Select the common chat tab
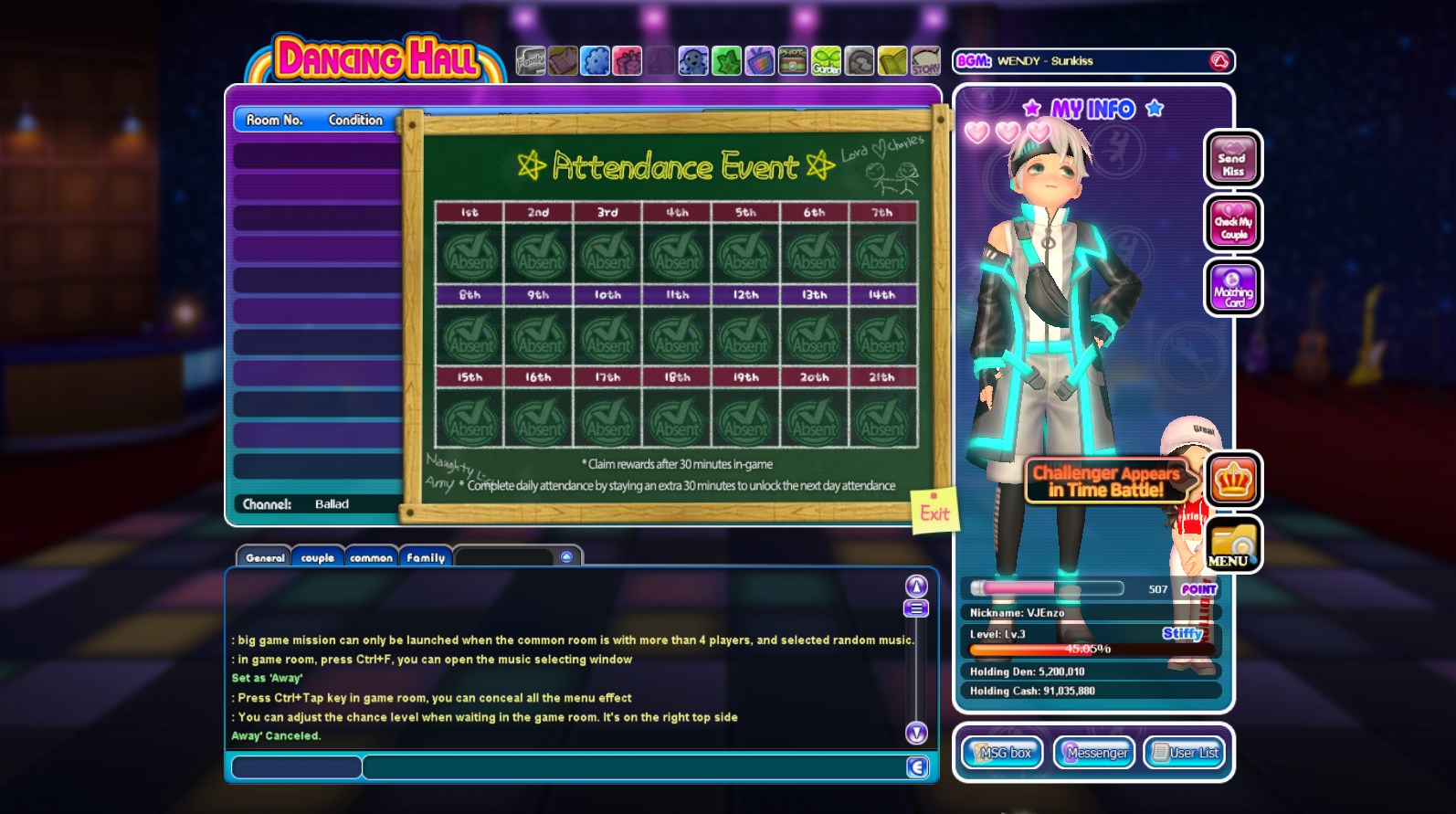Viewport: 1456px width, 814px height. (x=371, y=557)
